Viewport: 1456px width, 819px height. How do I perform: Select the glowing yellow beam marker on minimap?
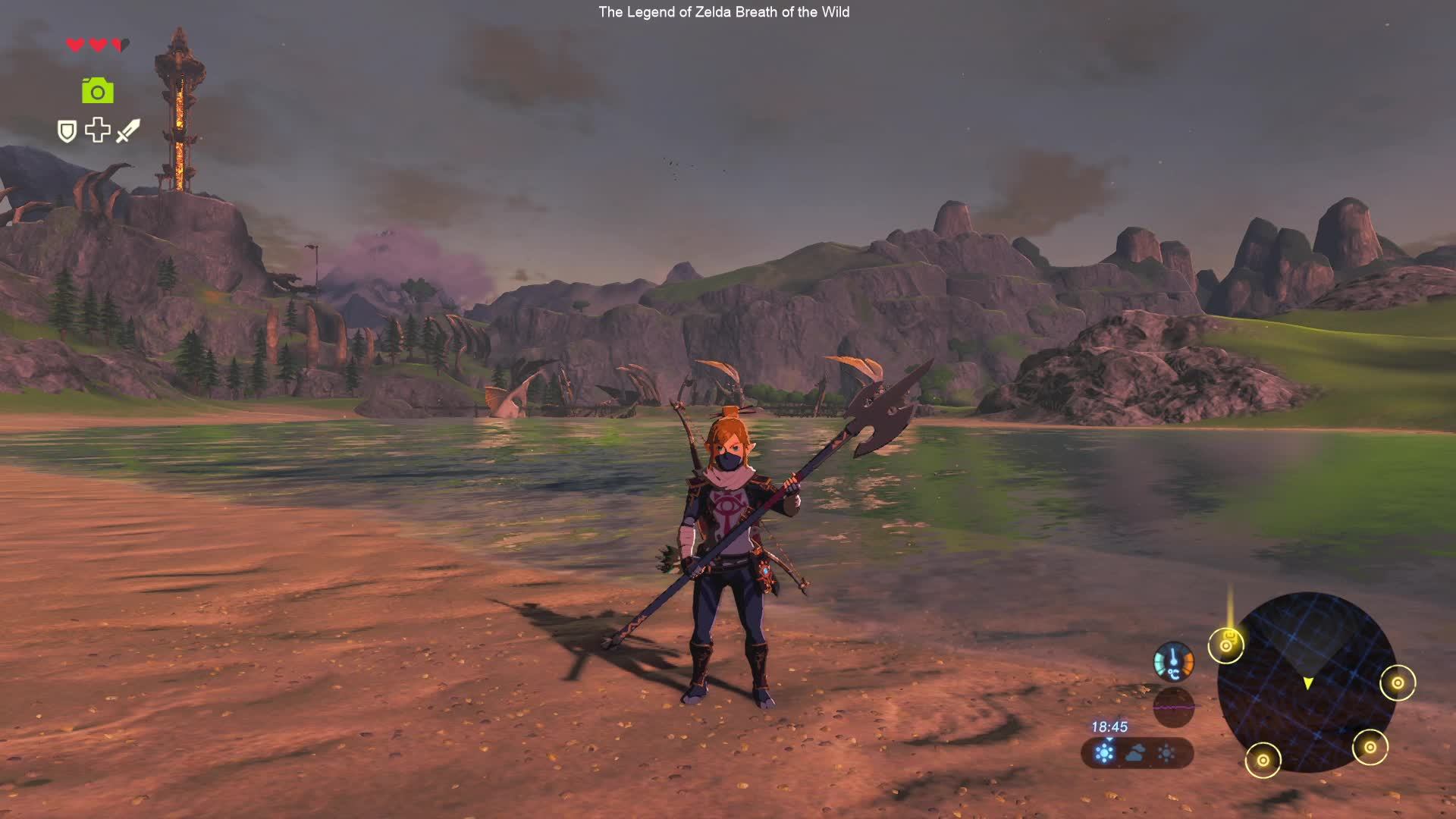click(1226, 645)
